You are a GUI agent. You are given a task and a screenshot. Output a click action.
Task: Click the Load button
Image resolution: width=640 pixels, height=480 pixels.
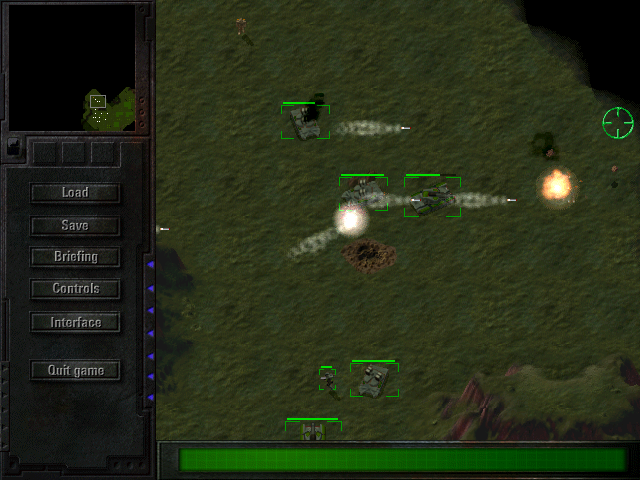75,193
